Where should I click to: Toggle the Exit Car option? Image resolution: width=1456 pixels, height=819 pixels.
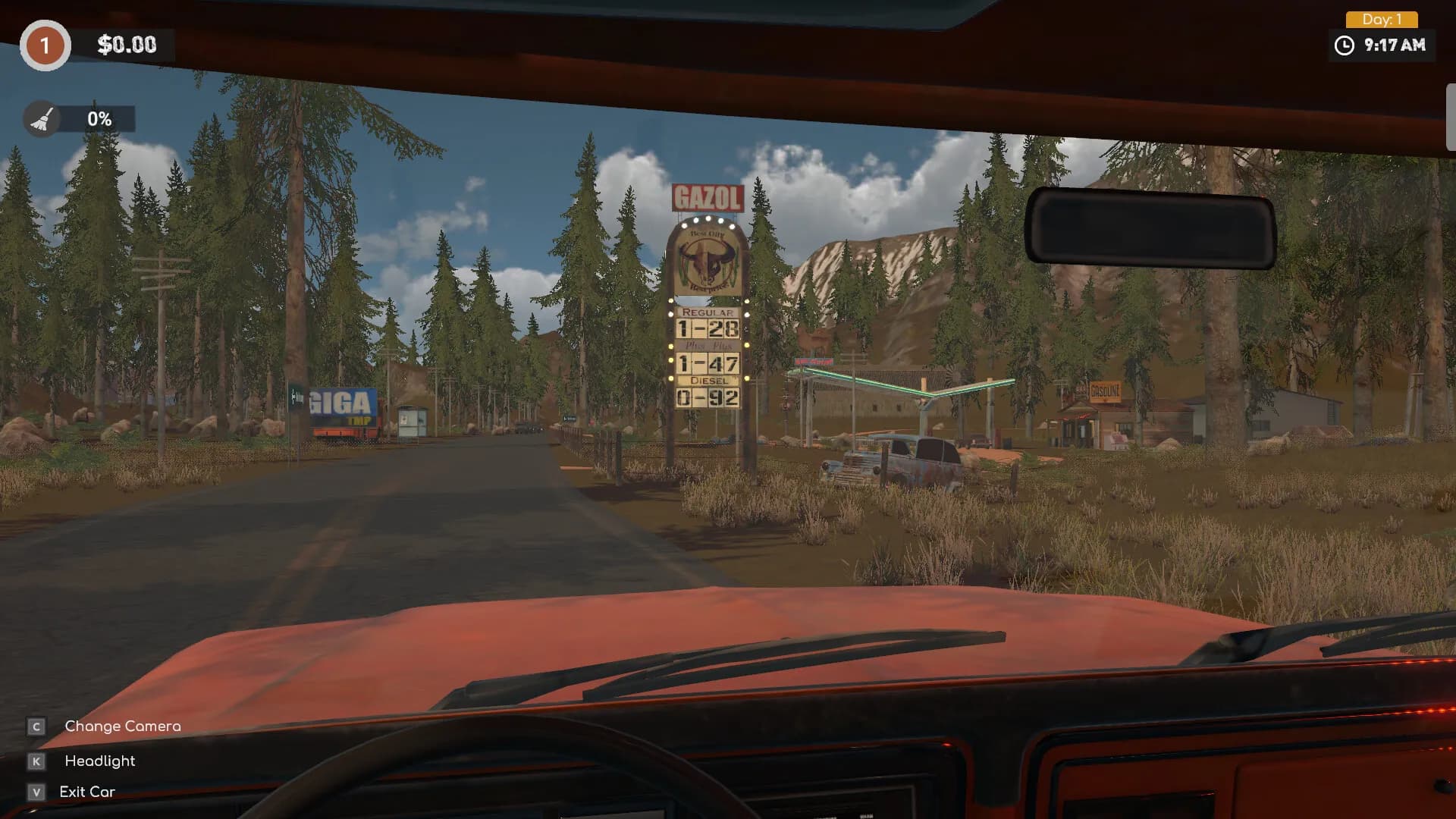tap(87, 792)
